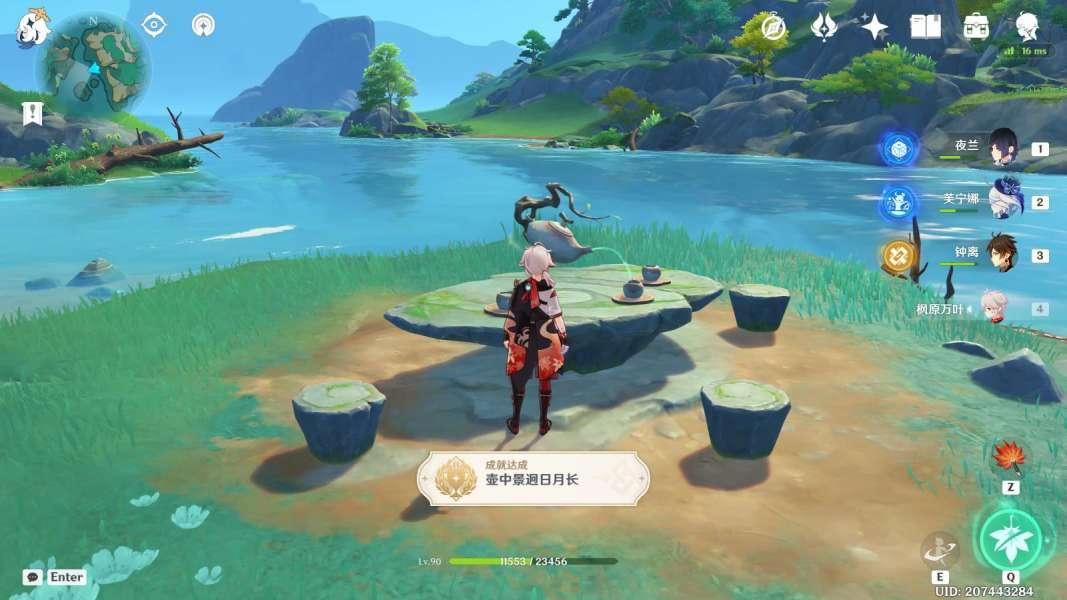Click the signal beacon icon near the minimap
Screen dimensions: 1067x600
point(203,24)
